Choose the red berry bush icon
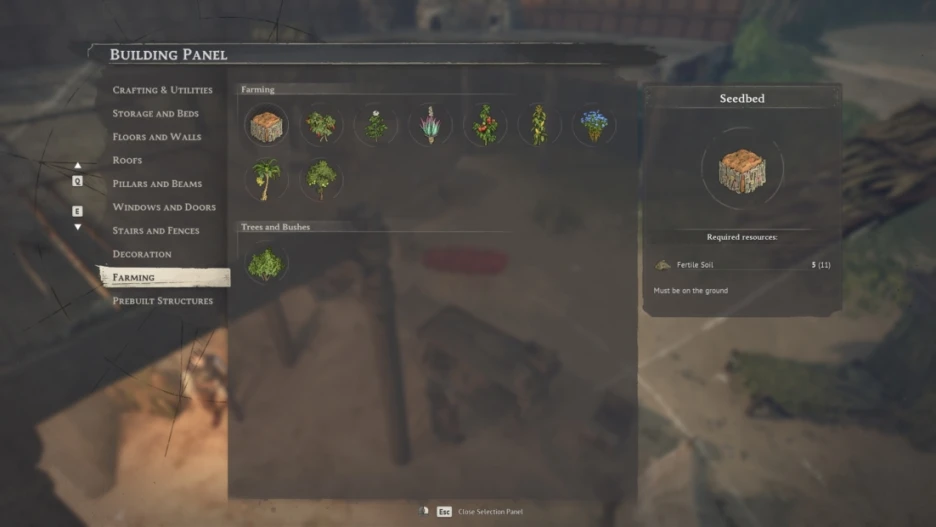The width and height of the screenshot is (936, 527). click(321, 126)
